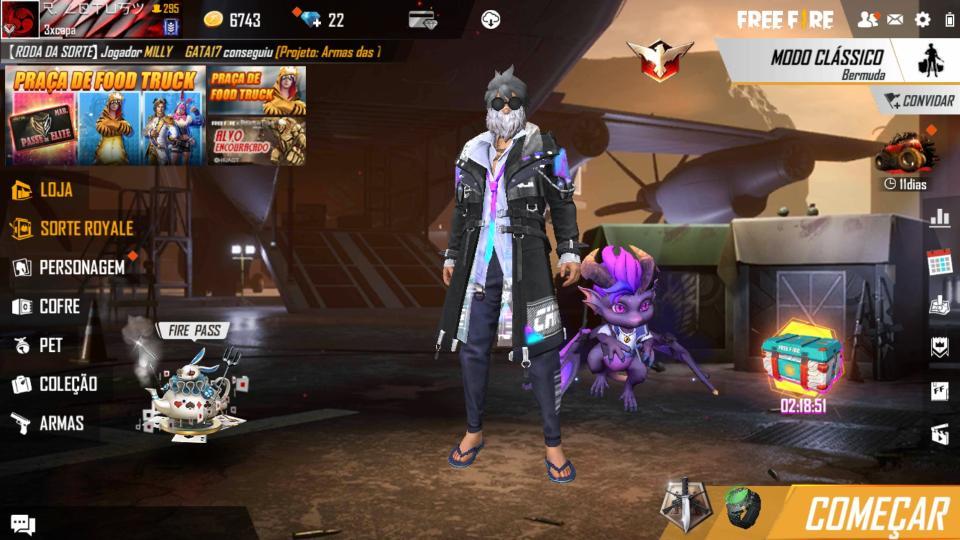960x540 pixels.
Task: Open the chat bubble icon
Action: tap(23, 524)
